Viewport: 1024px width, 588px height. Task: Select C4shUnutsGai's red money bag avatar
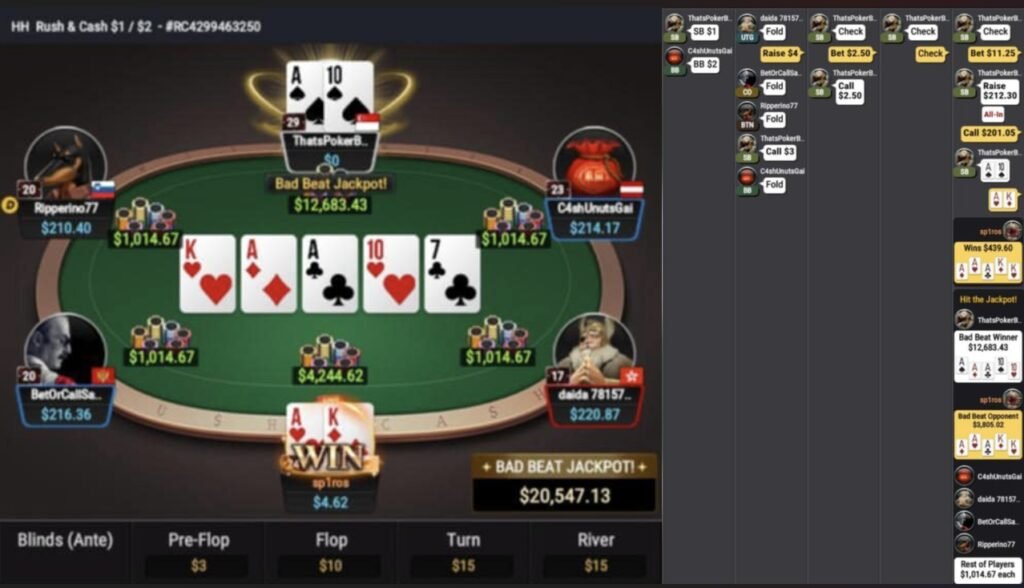[x=594, y=162]
